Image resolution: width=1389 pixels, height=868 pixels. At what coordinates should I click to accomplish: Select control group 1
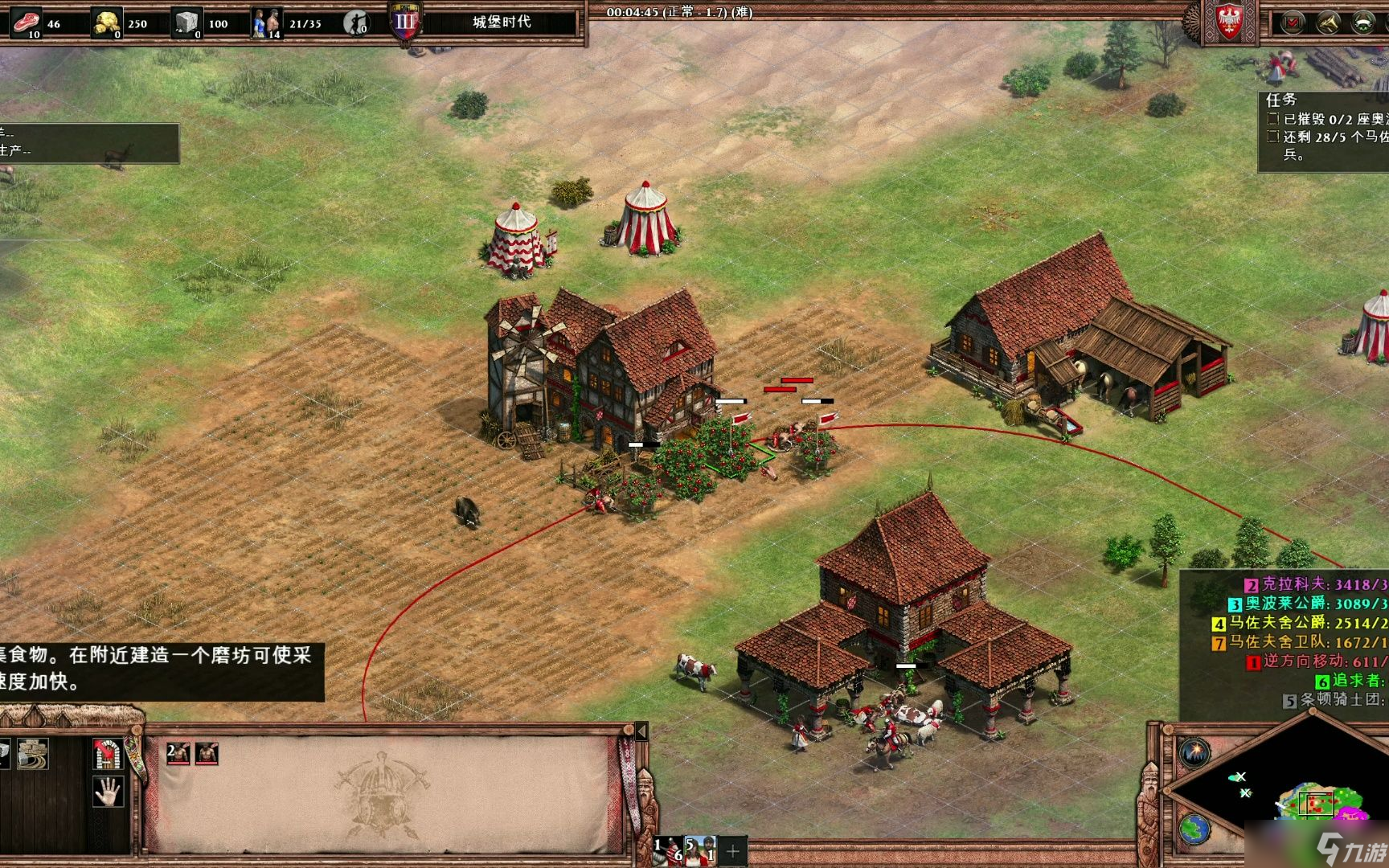(668, 850)
